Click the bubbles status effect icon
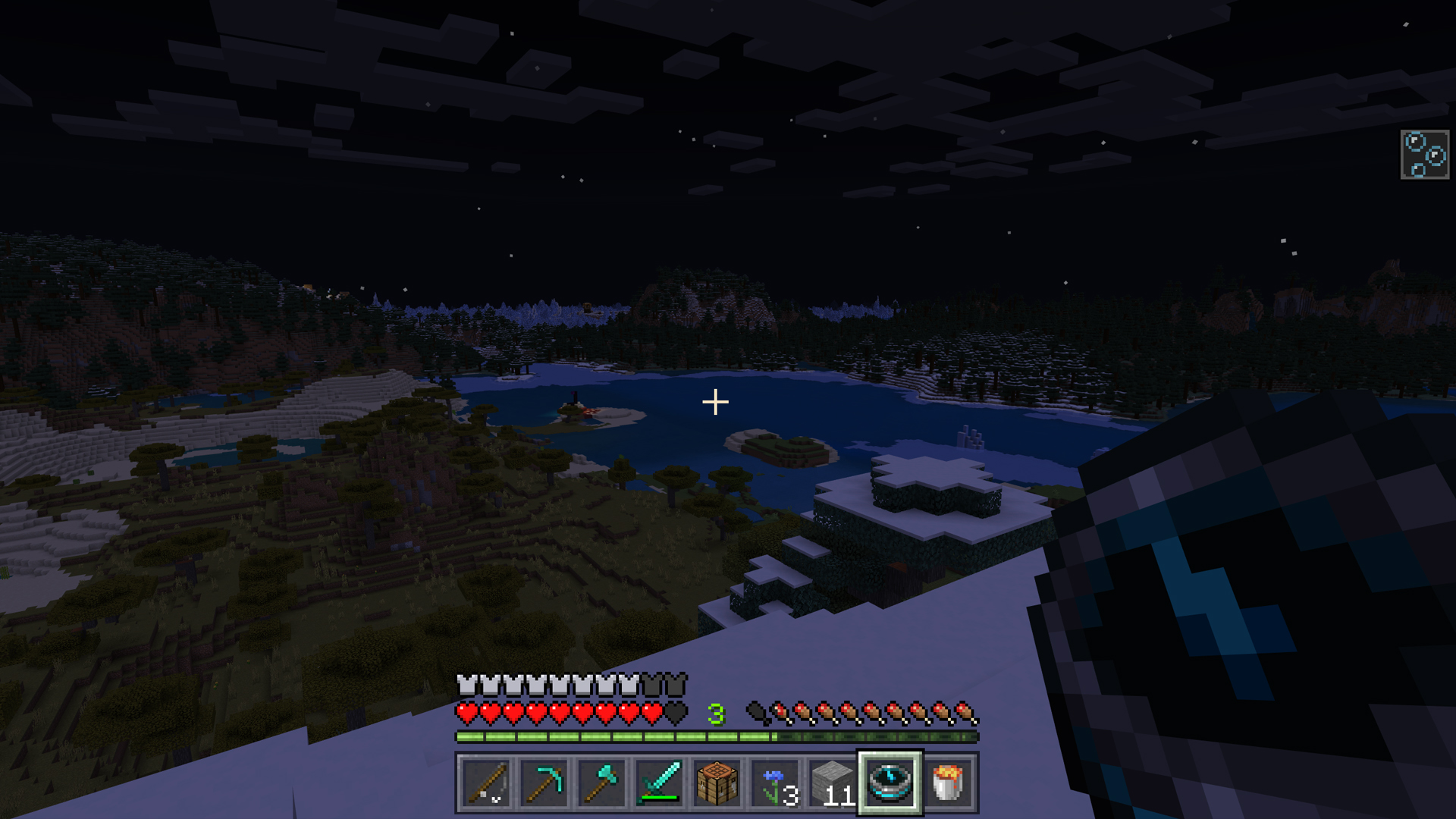The height and width of the screenshot is (819, 1456). tap(1426, 155)
